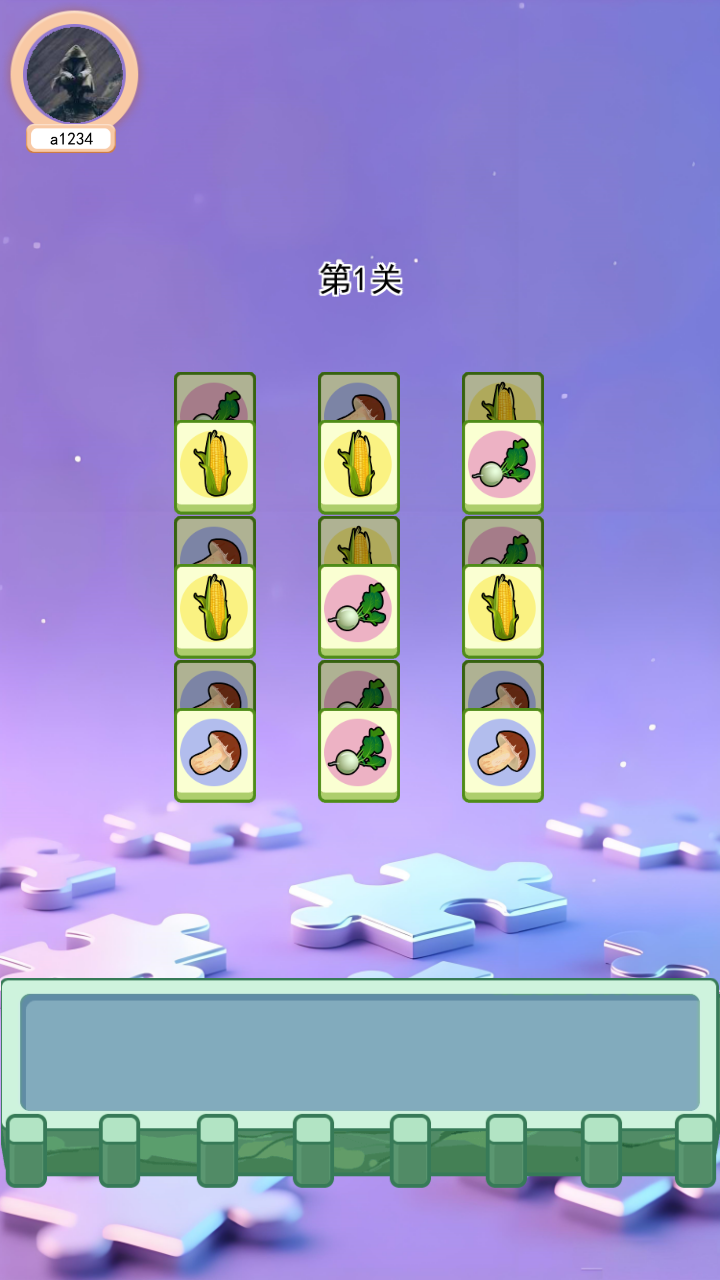Choose the mushroom tile at the left column's bottom
Viewport: 720px width, 1280px height.
(x=215, y=754)
